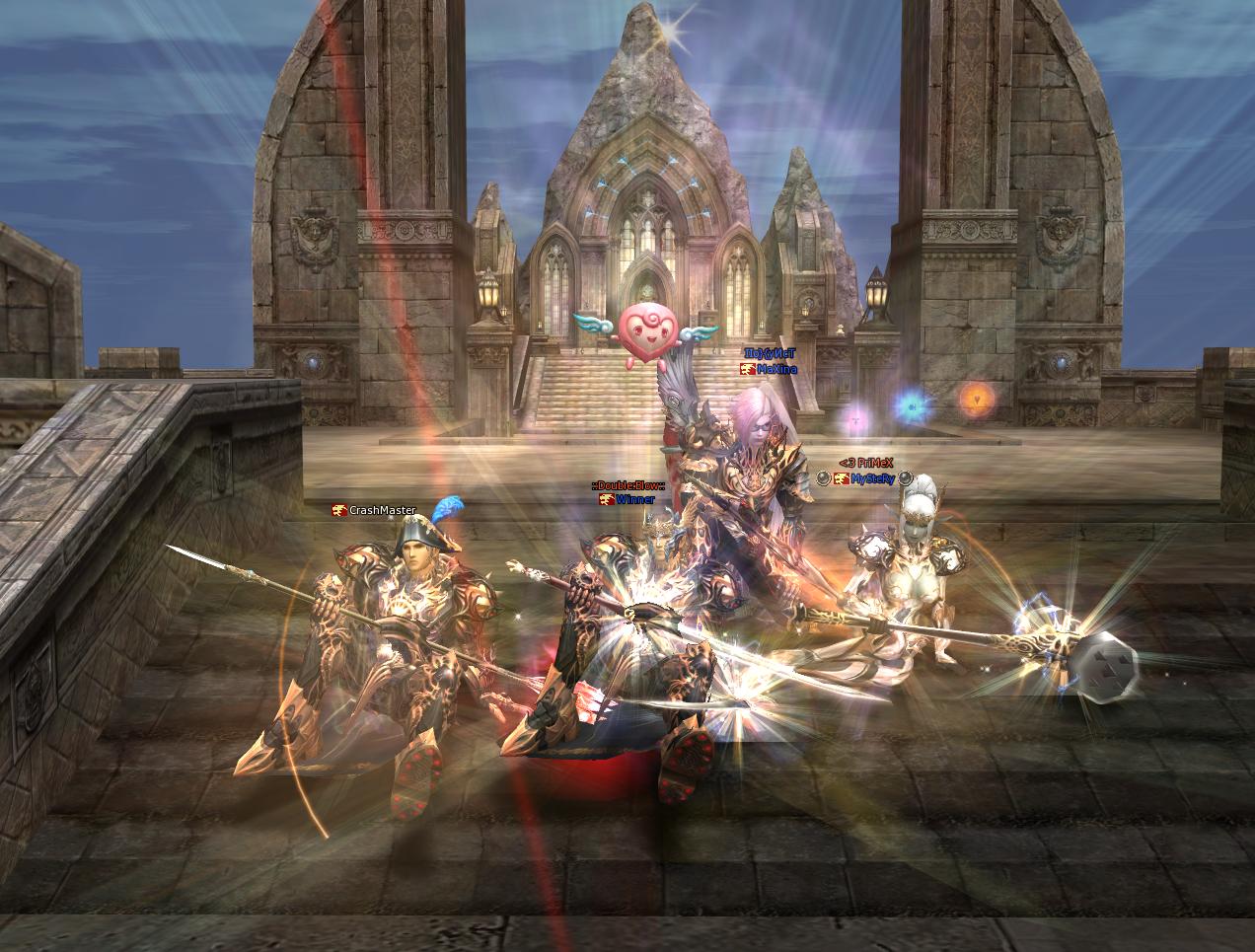Image resolution: width=1255 pixels, height=952 pixels.
Task: Select the CrashMaster player name tag
Action: pos(382,510)
